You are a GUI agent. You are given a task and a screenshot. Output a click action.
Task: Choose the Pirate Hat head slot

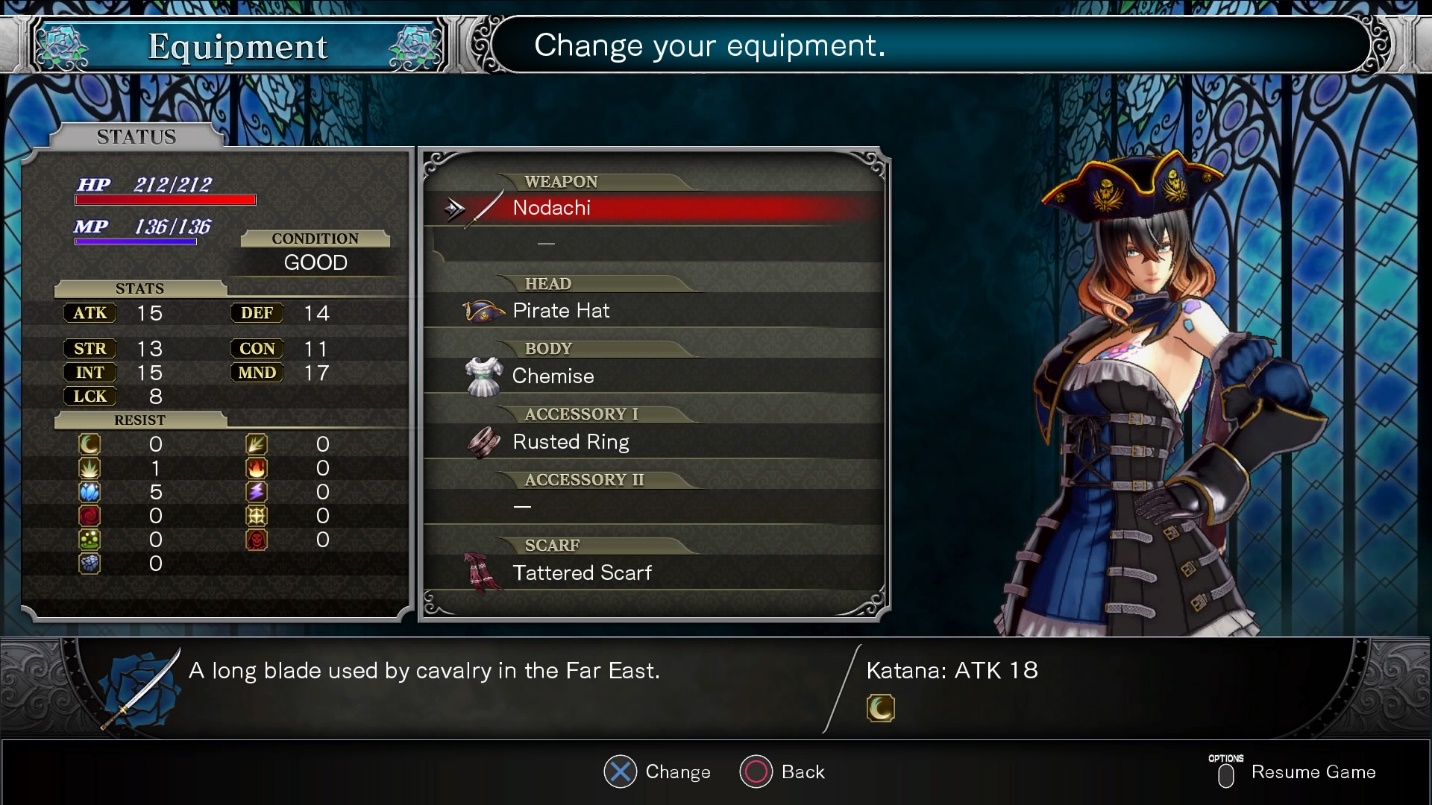[x=561, y=311]
